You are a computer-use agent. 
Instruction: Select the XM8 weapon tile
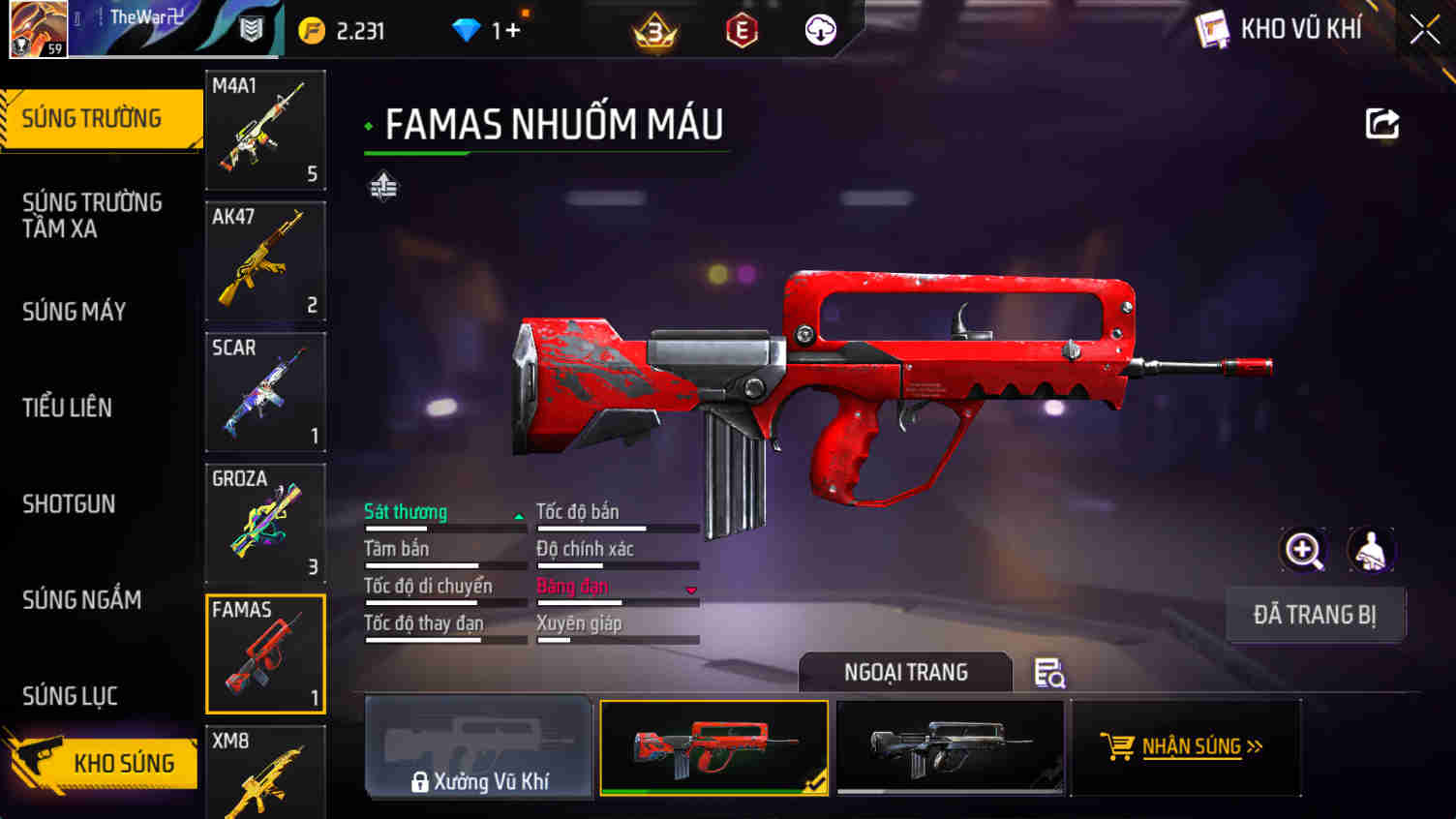265,773
